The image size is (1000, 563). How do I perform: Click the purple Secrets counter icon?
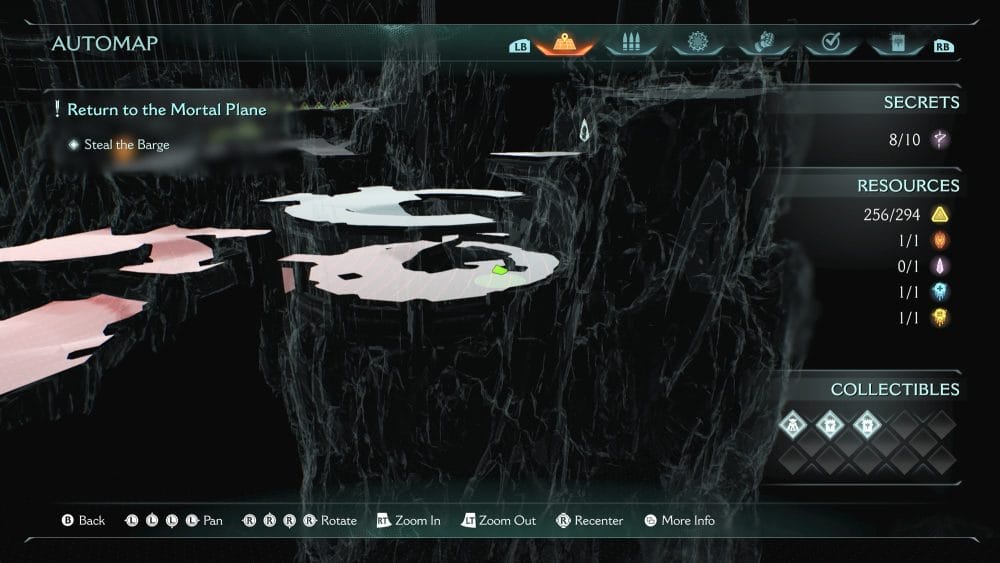(x=940, y=140)
